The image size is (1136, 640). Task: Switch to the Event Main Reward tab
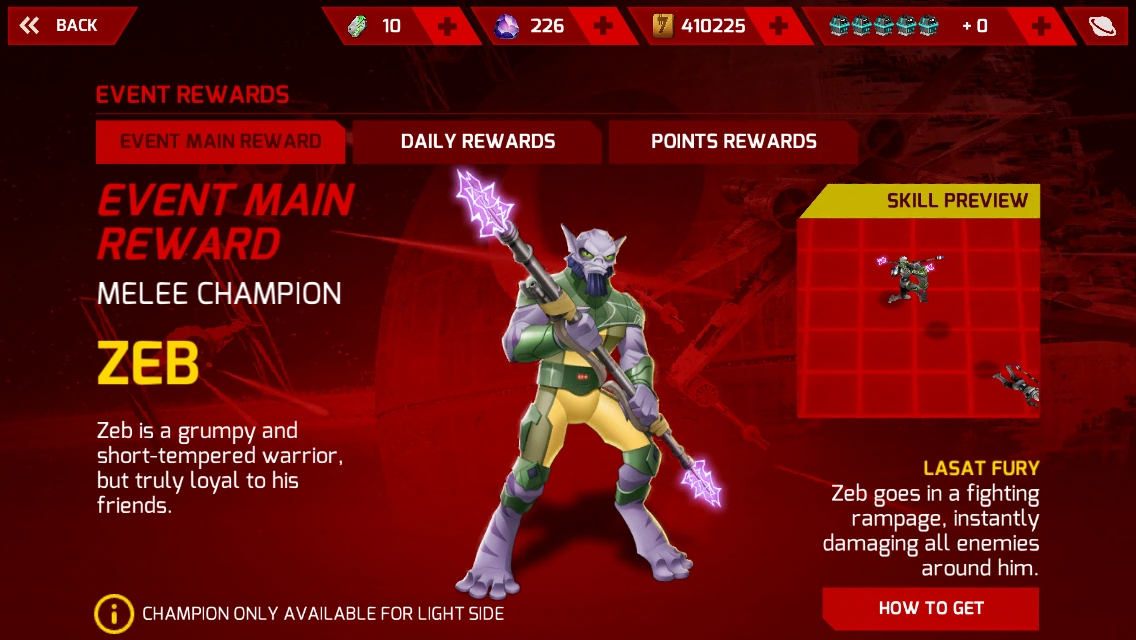coord(220,141)
